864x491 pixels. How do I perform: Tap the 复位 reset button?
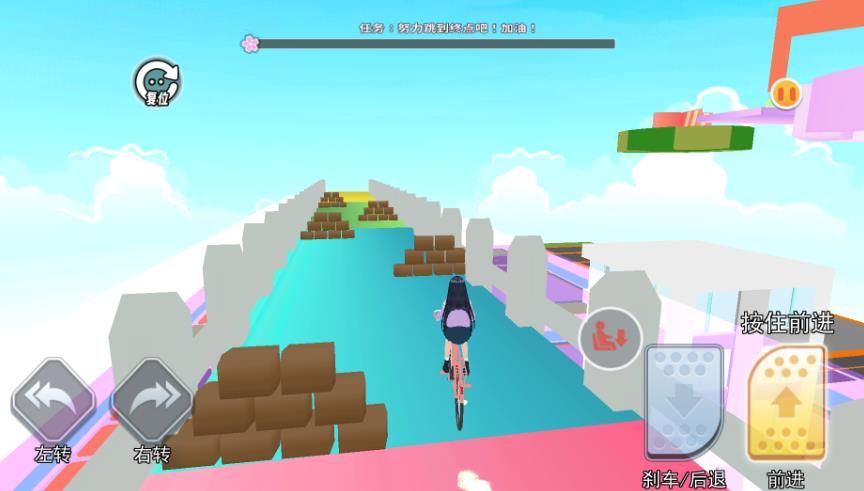click(x=157, y=82)
